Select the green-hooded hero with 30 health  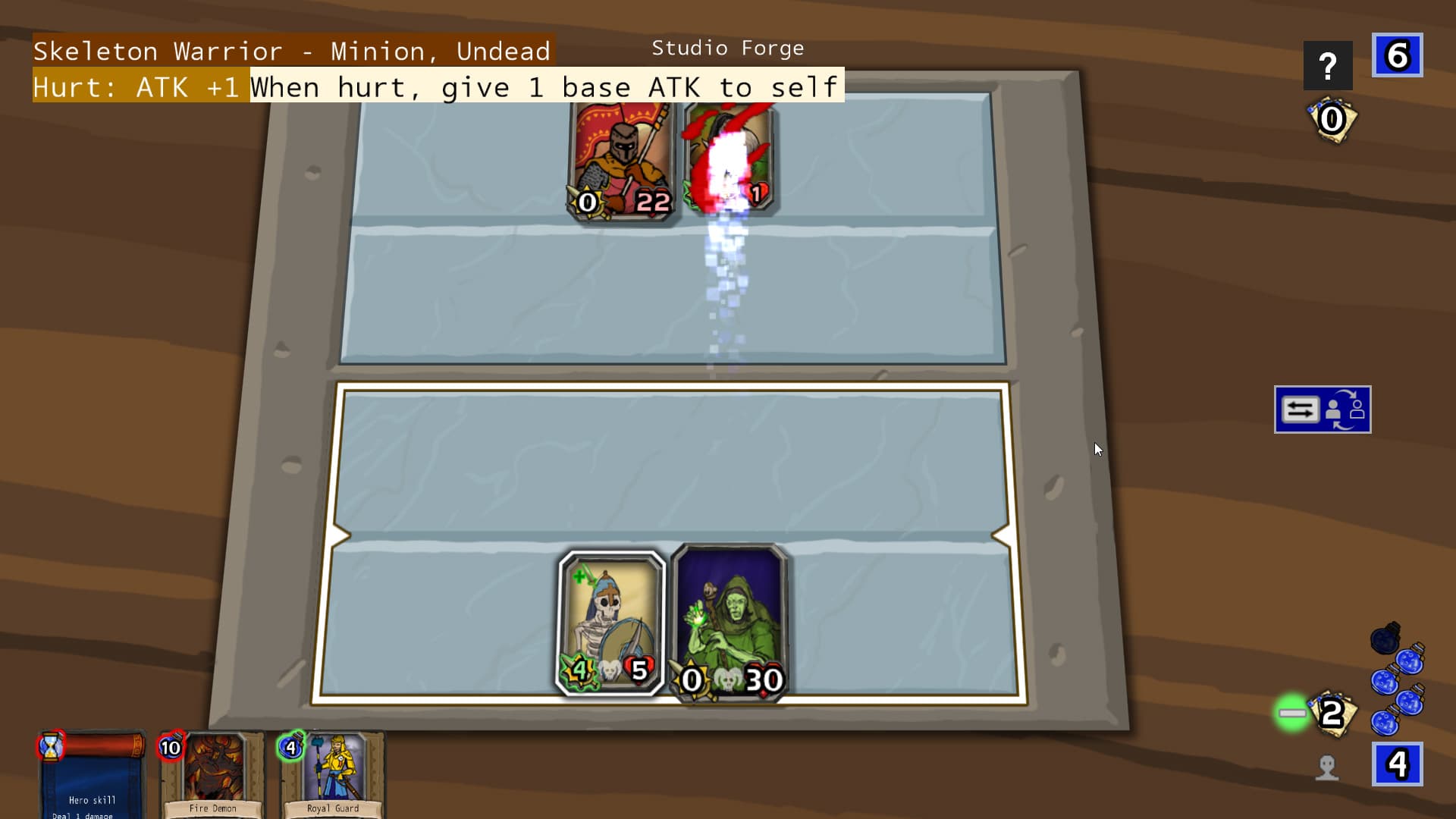pyautogui.click(x=728, y=622)
